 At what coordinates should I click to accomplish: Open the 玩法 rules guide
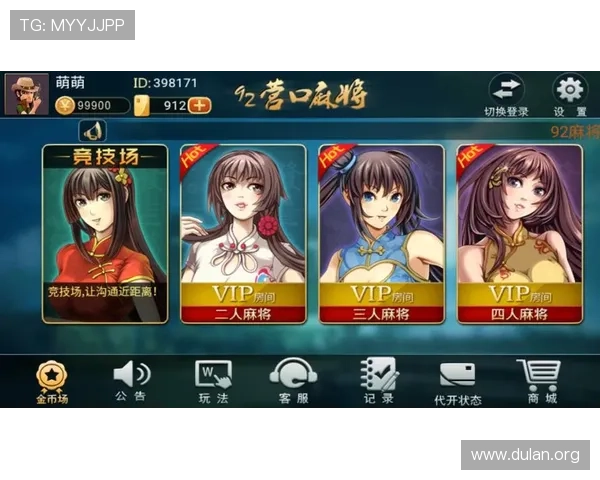212,381
